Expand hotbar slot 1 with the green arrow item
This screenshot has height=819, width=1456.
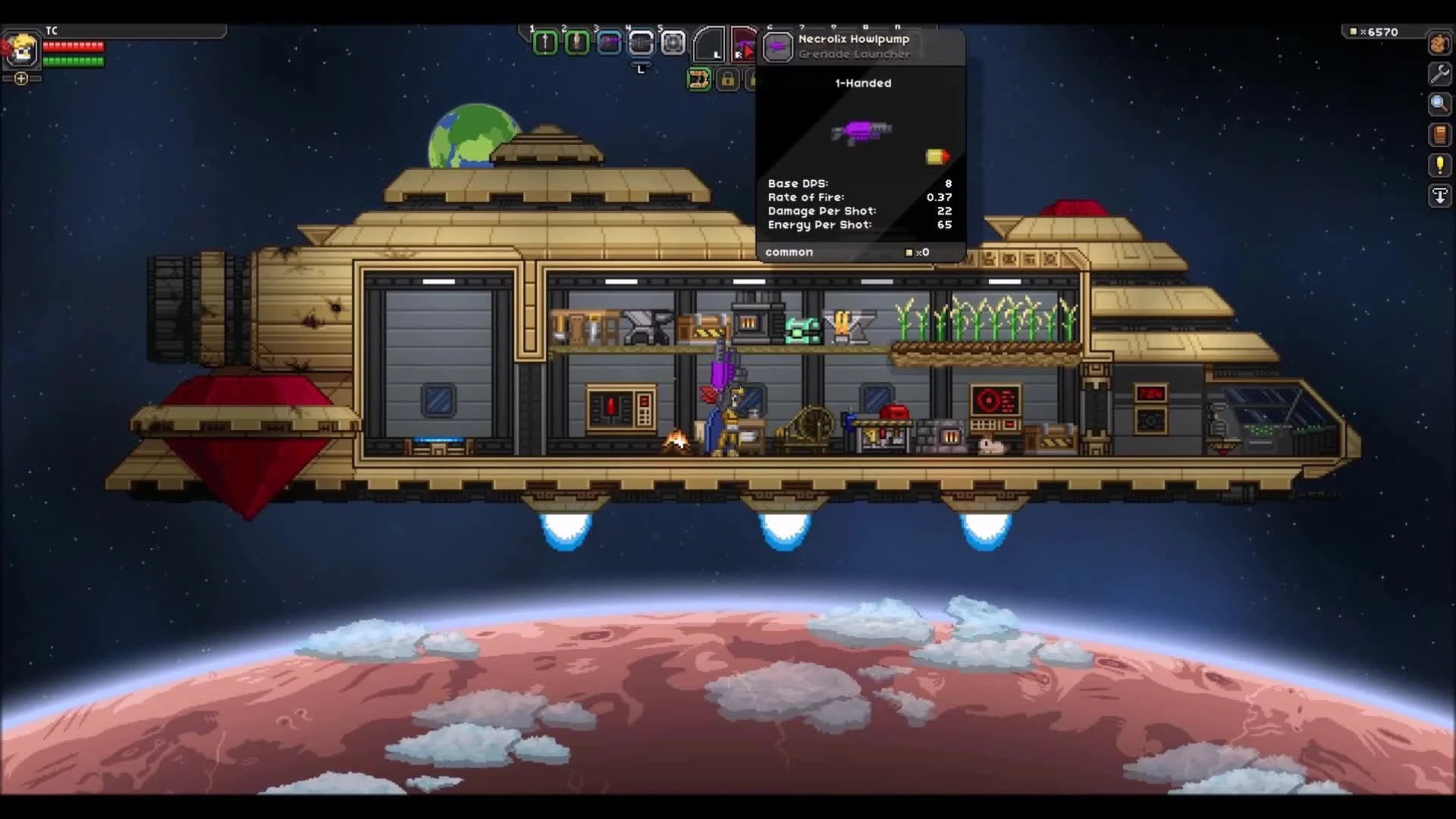pos(545,43)
